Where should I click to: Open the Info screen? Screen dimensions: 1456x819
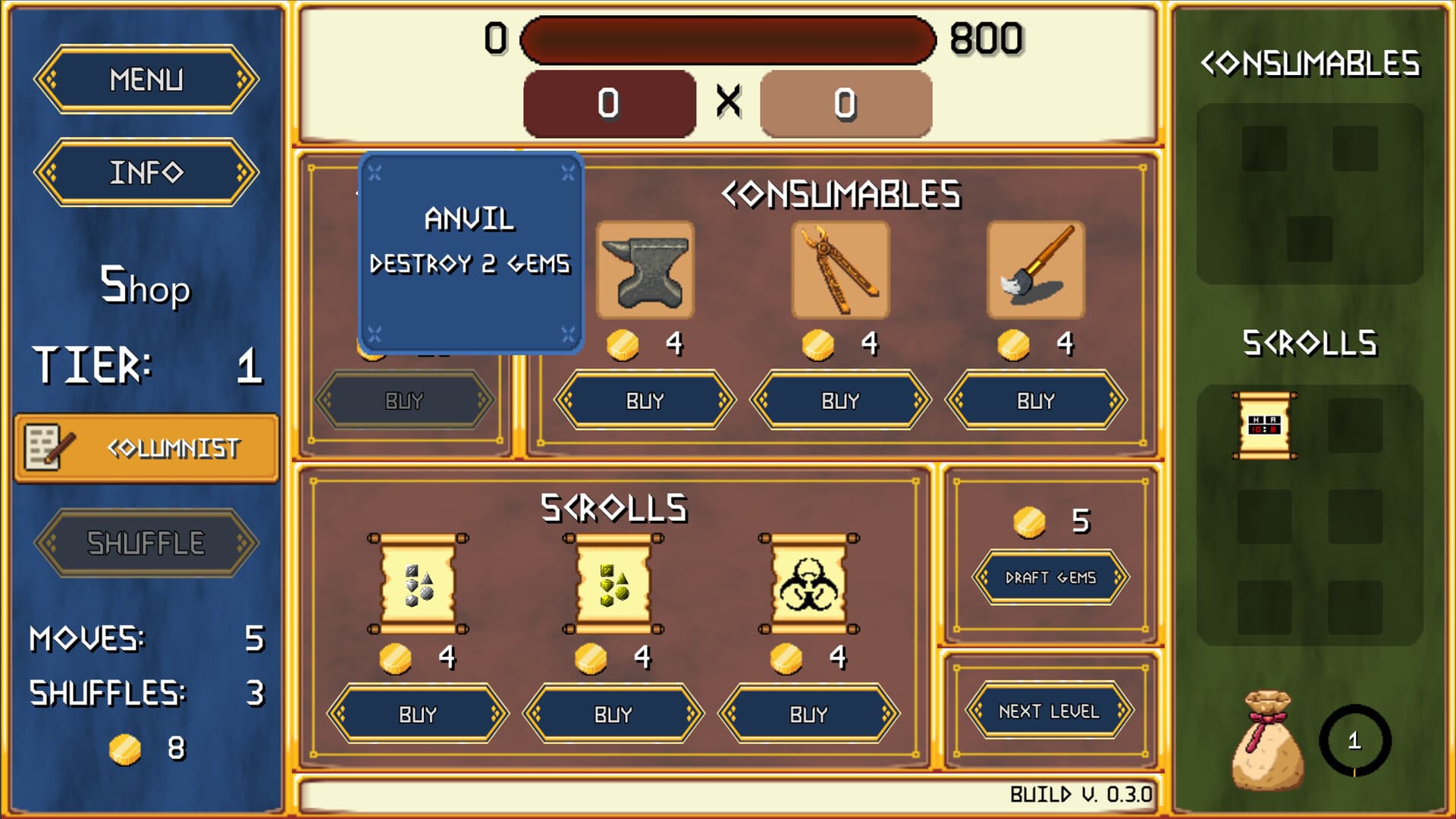(x=146, y=173)
